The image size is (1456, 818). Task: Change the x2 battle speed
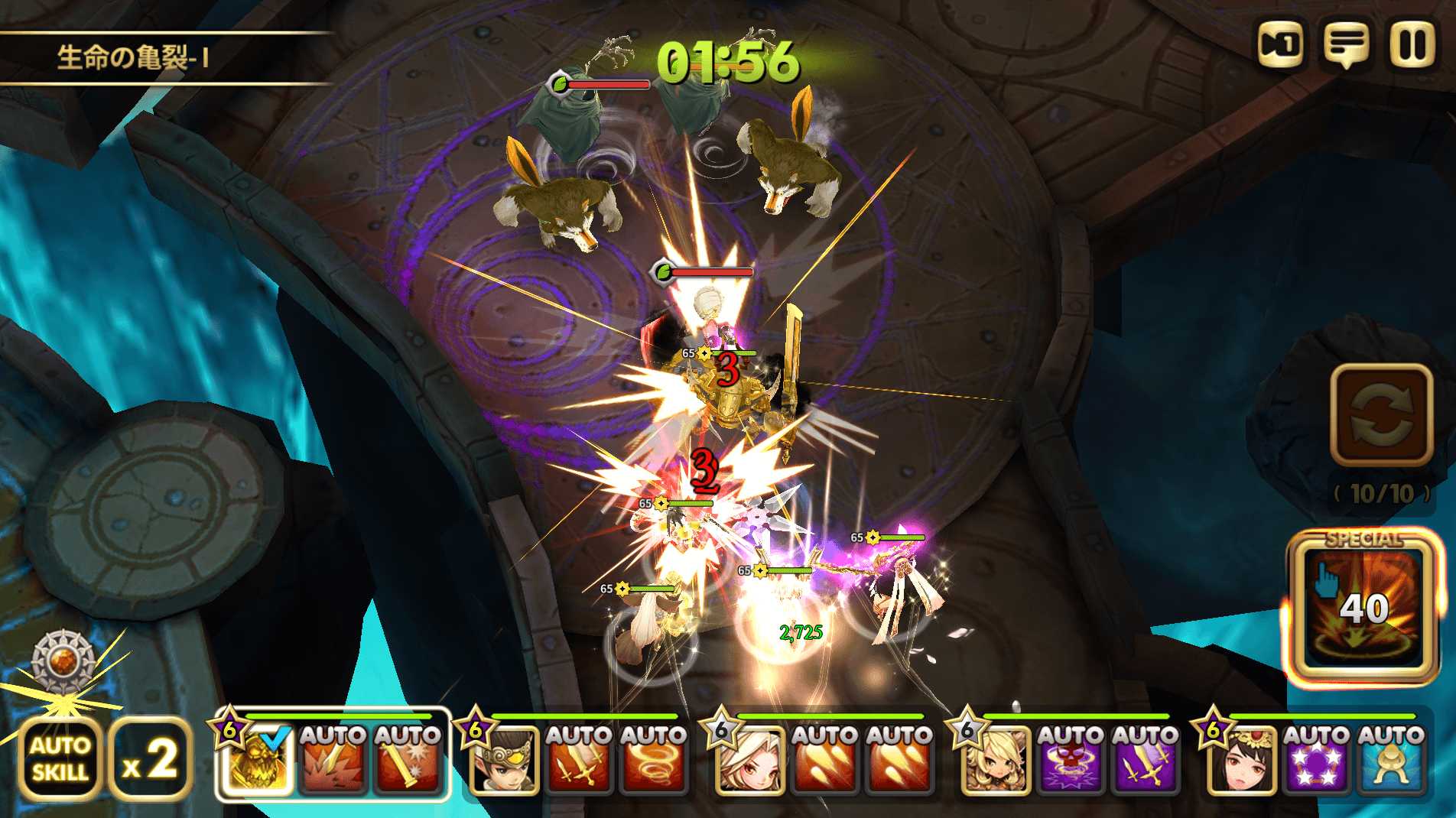pyautogui.click(x=150, y=759)
